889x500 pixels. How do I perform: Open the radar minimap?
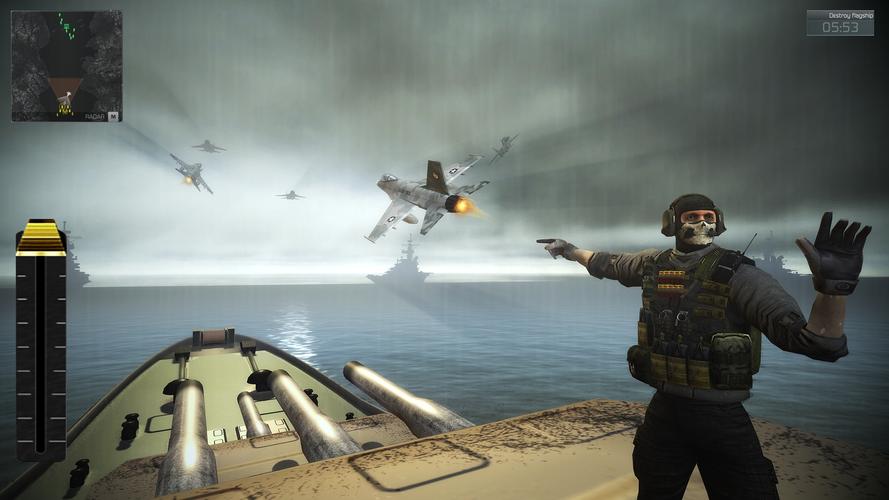[x=66, y=66]
